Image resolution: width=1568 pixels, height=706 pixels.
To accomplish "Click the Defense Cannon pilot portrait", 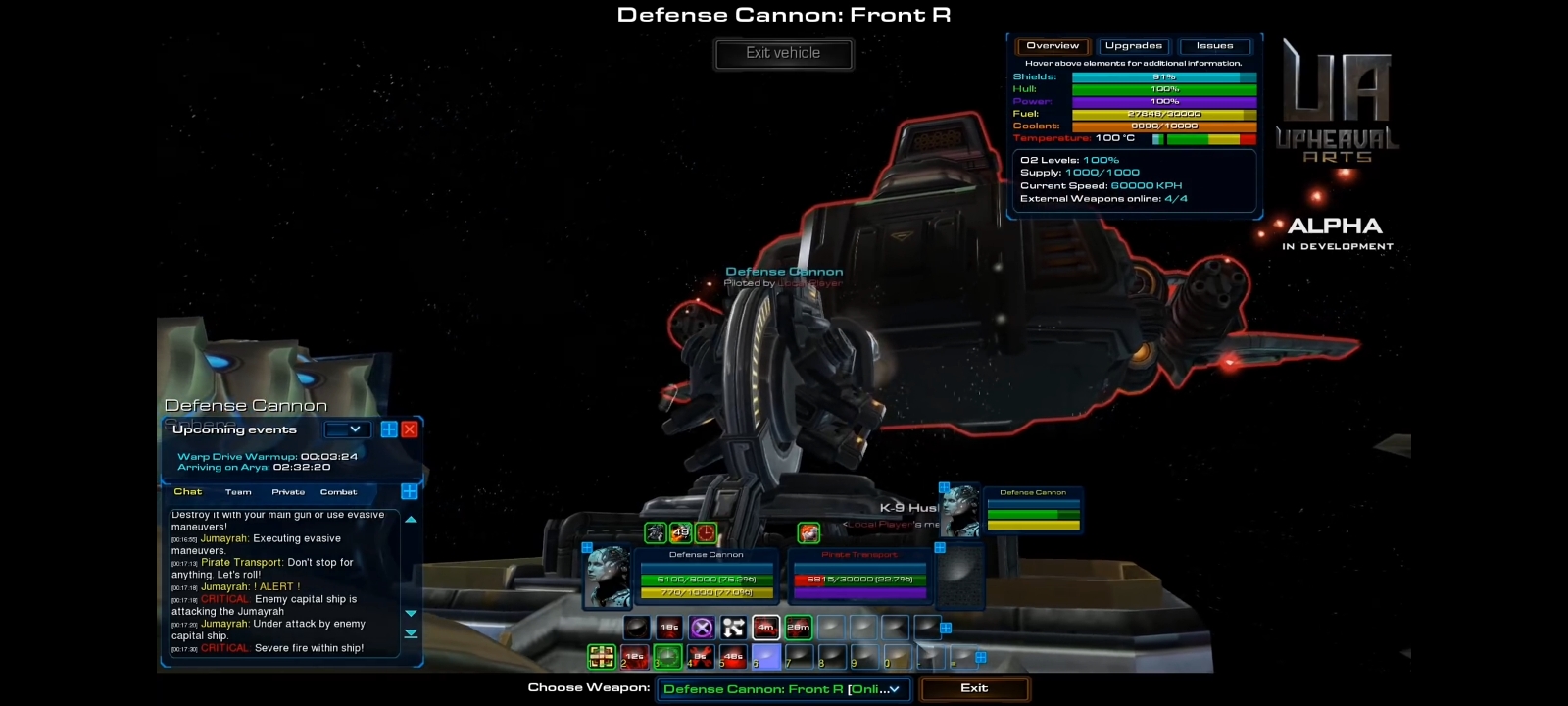I will point(609,577).
